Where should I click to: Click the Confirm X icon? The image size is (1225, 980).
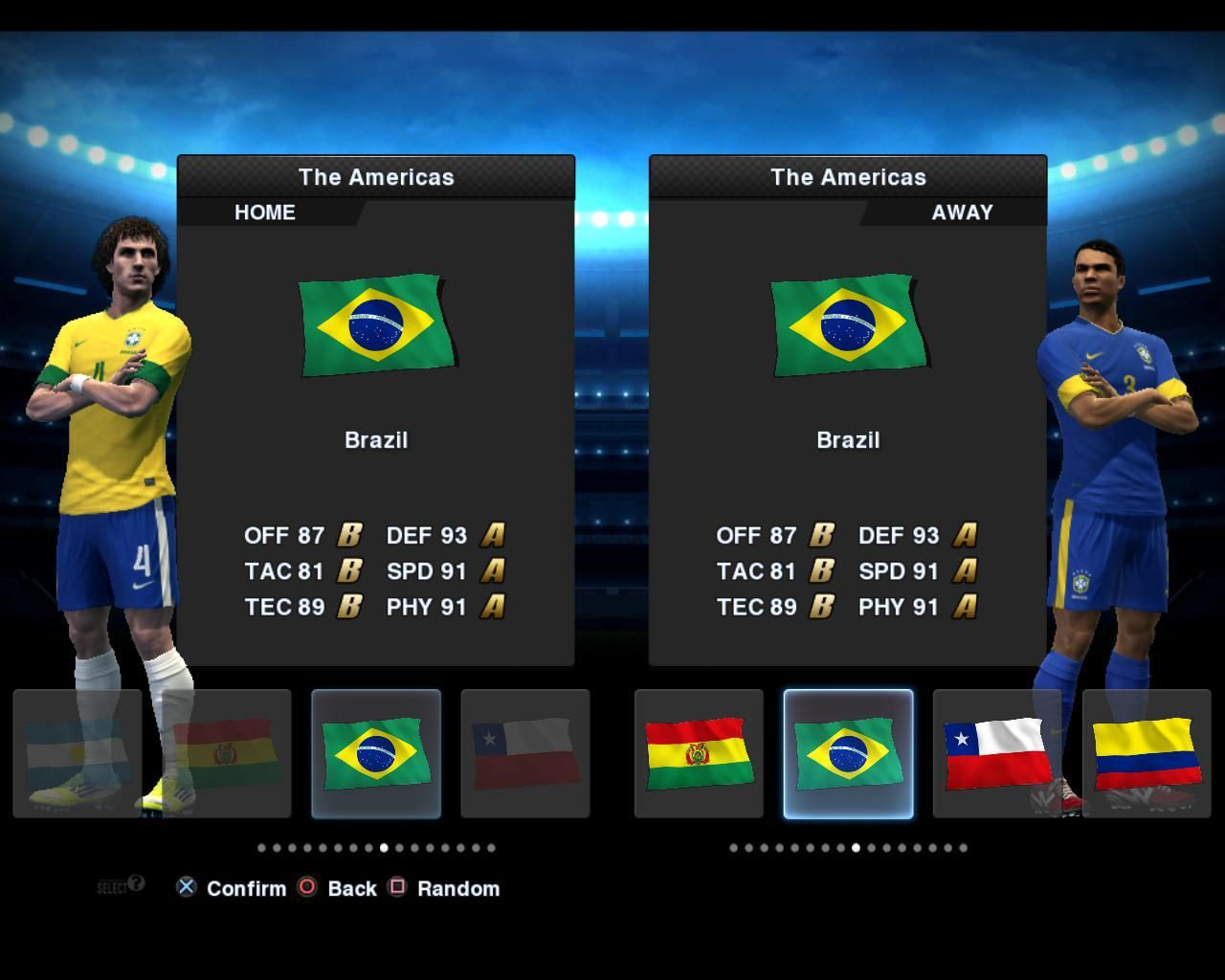186,888
